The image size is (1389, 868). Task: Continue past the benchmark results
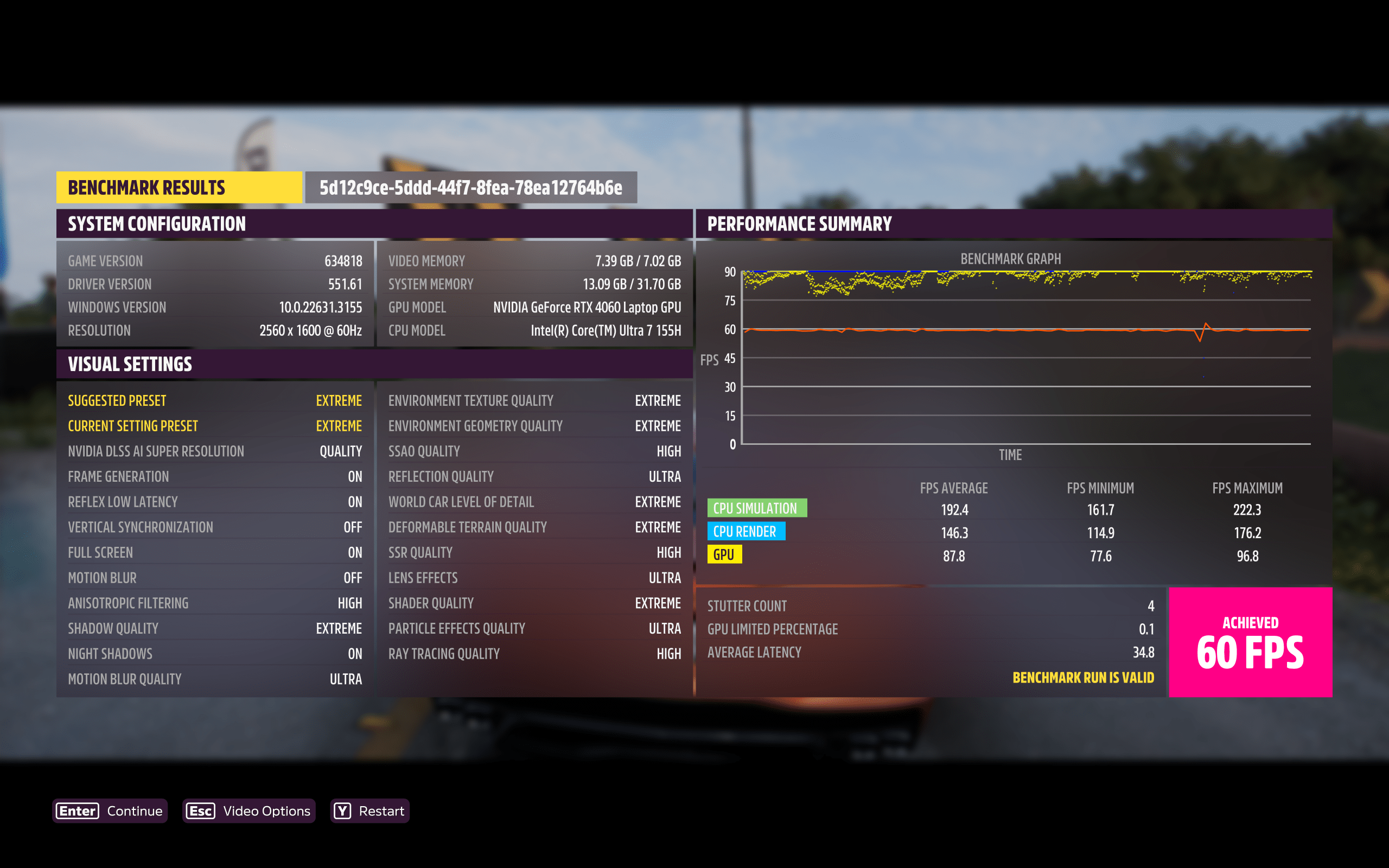[x=110, y=810]
